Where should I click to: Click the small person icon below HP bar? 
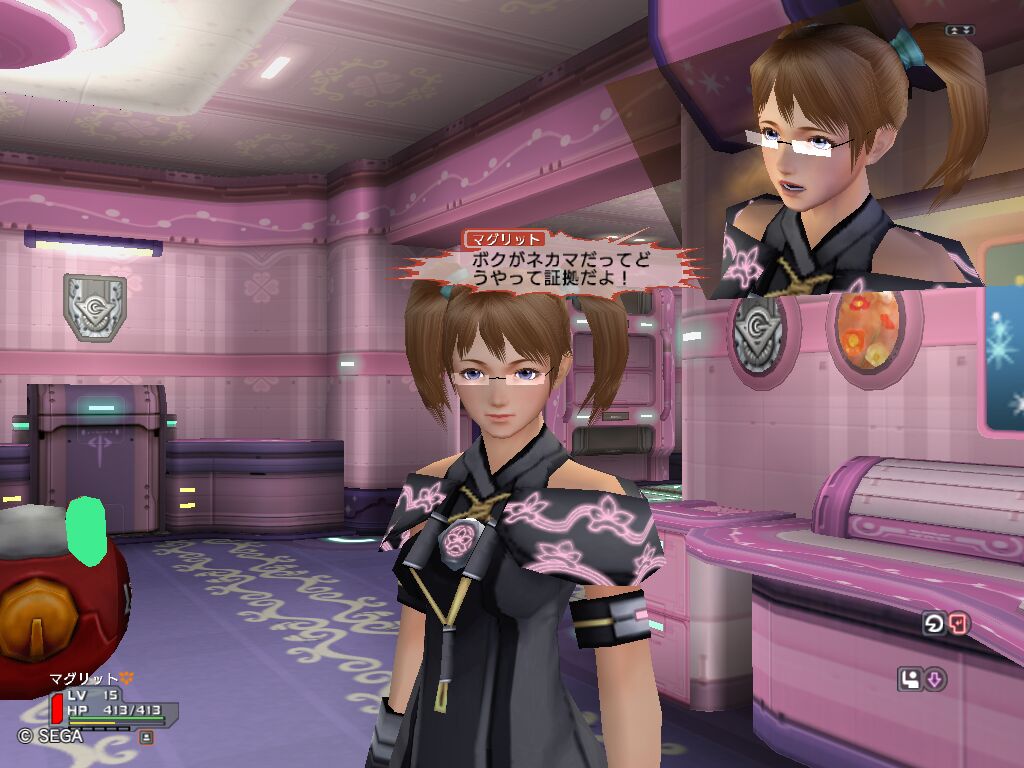[x=146, y=737]
